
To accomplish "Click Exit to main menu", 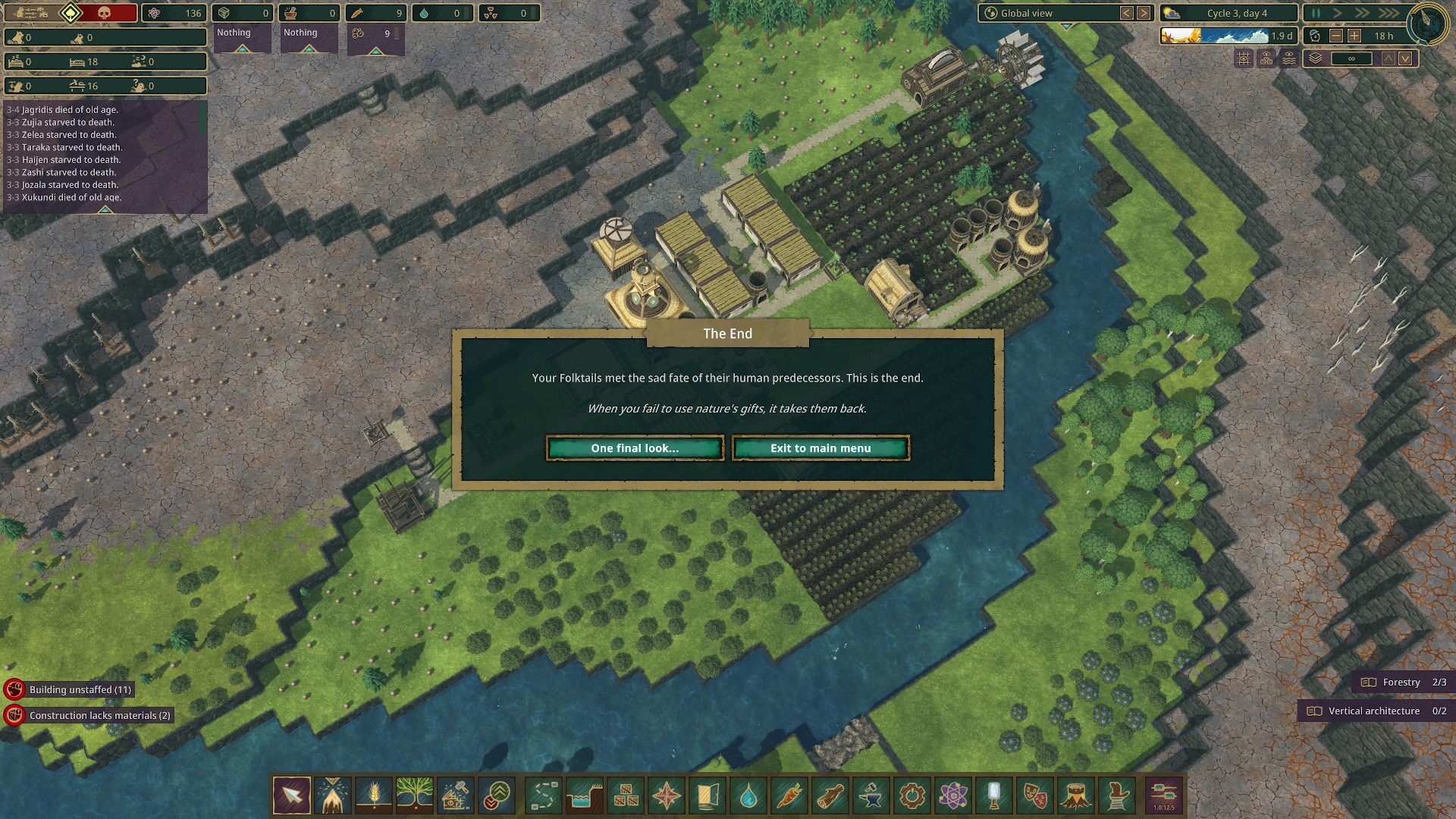I will tap(821, 448).
